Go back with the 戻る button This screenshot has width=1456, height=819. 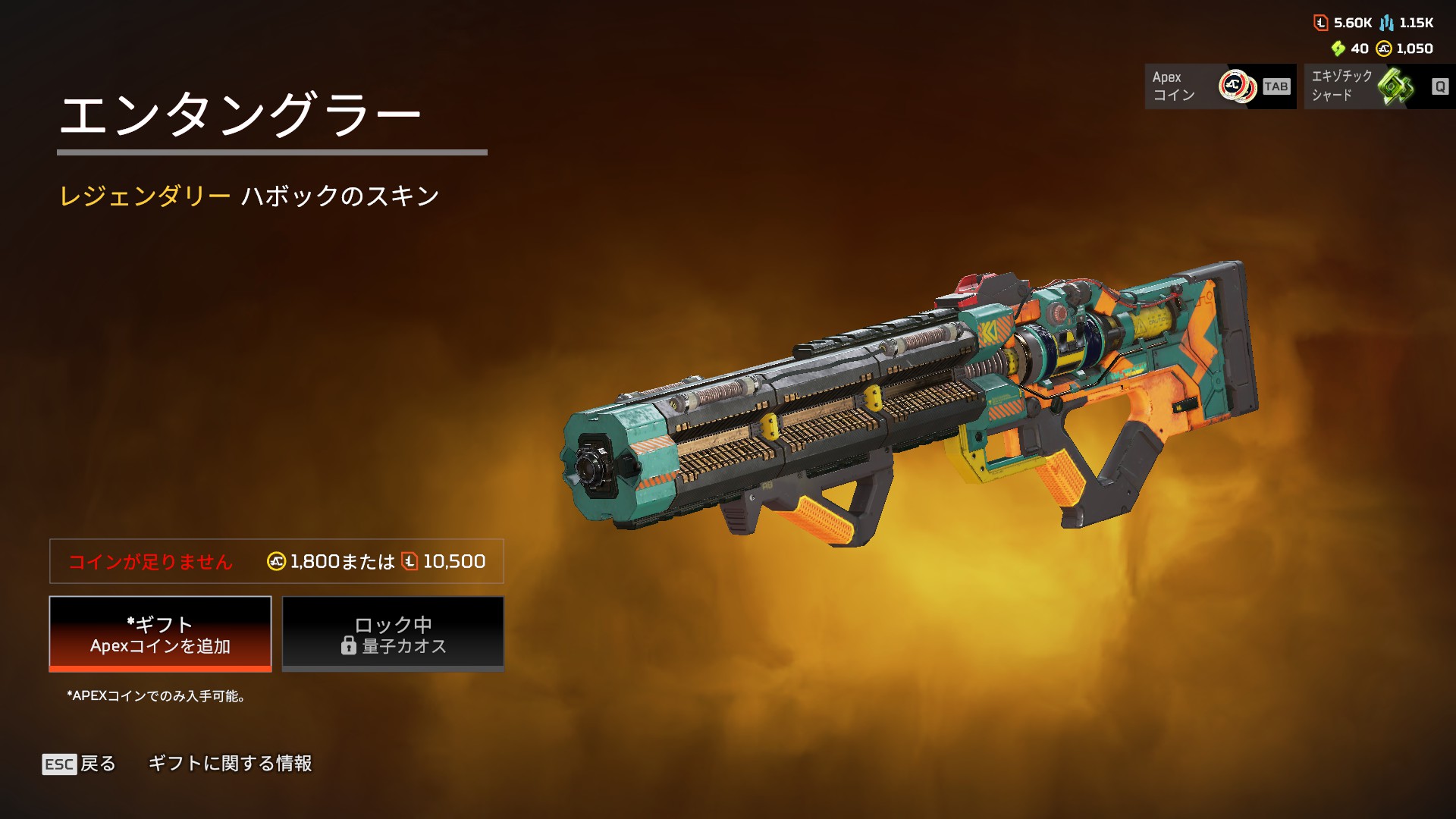[80, 764]
